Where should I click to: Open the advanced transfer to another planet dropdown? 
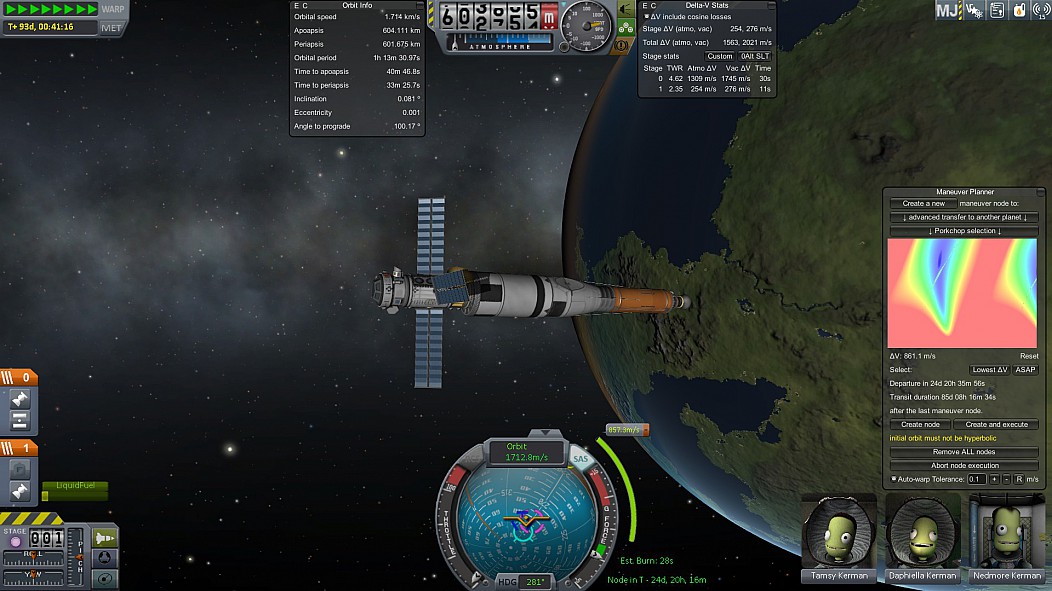[x=964, y=217]
